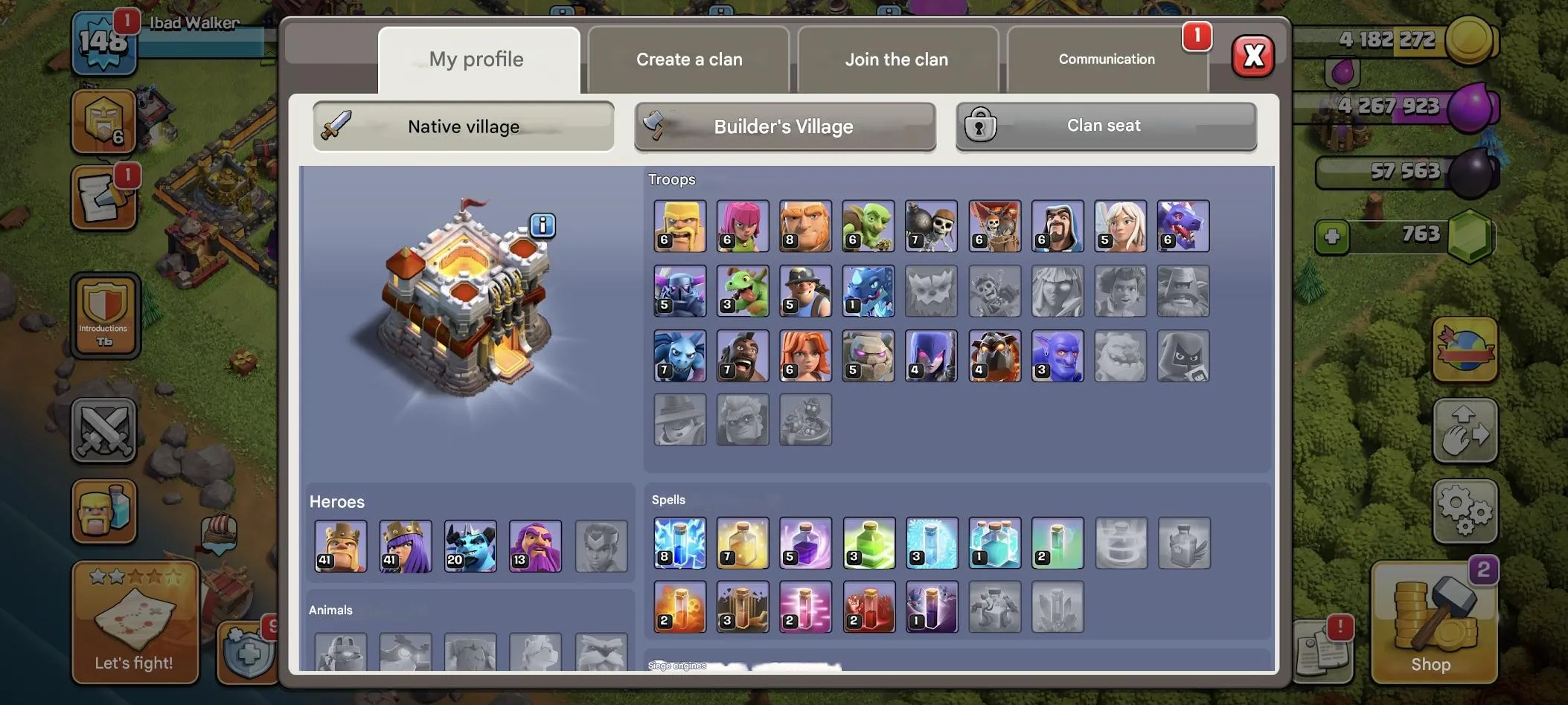This screenshot has width=1568, height=705.
Task: Click the crossed swords attack icon
Action: (x=104, y=431)
